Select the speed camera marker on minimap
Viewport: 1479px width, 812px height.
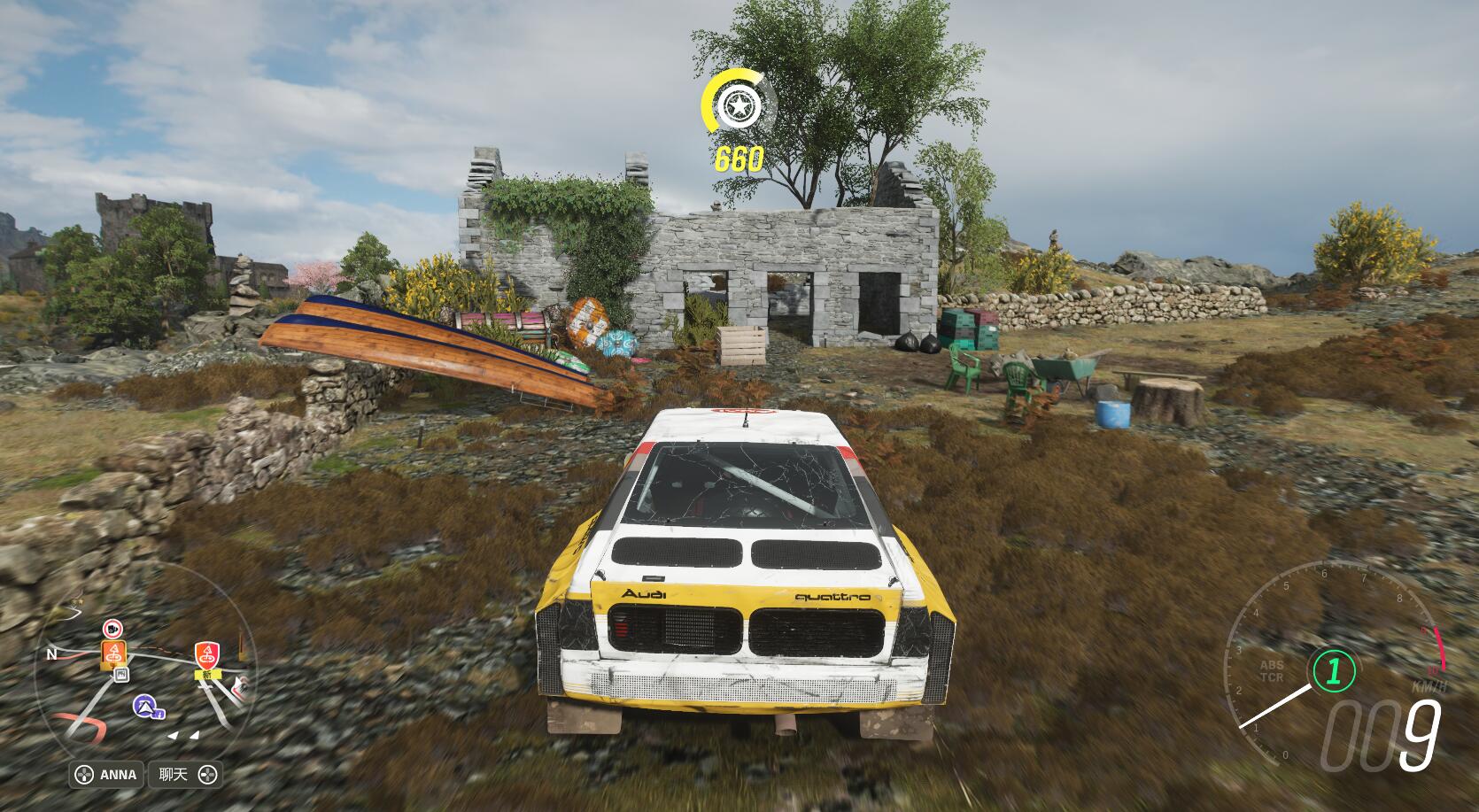pyautogui.click(x=112, y=629)
